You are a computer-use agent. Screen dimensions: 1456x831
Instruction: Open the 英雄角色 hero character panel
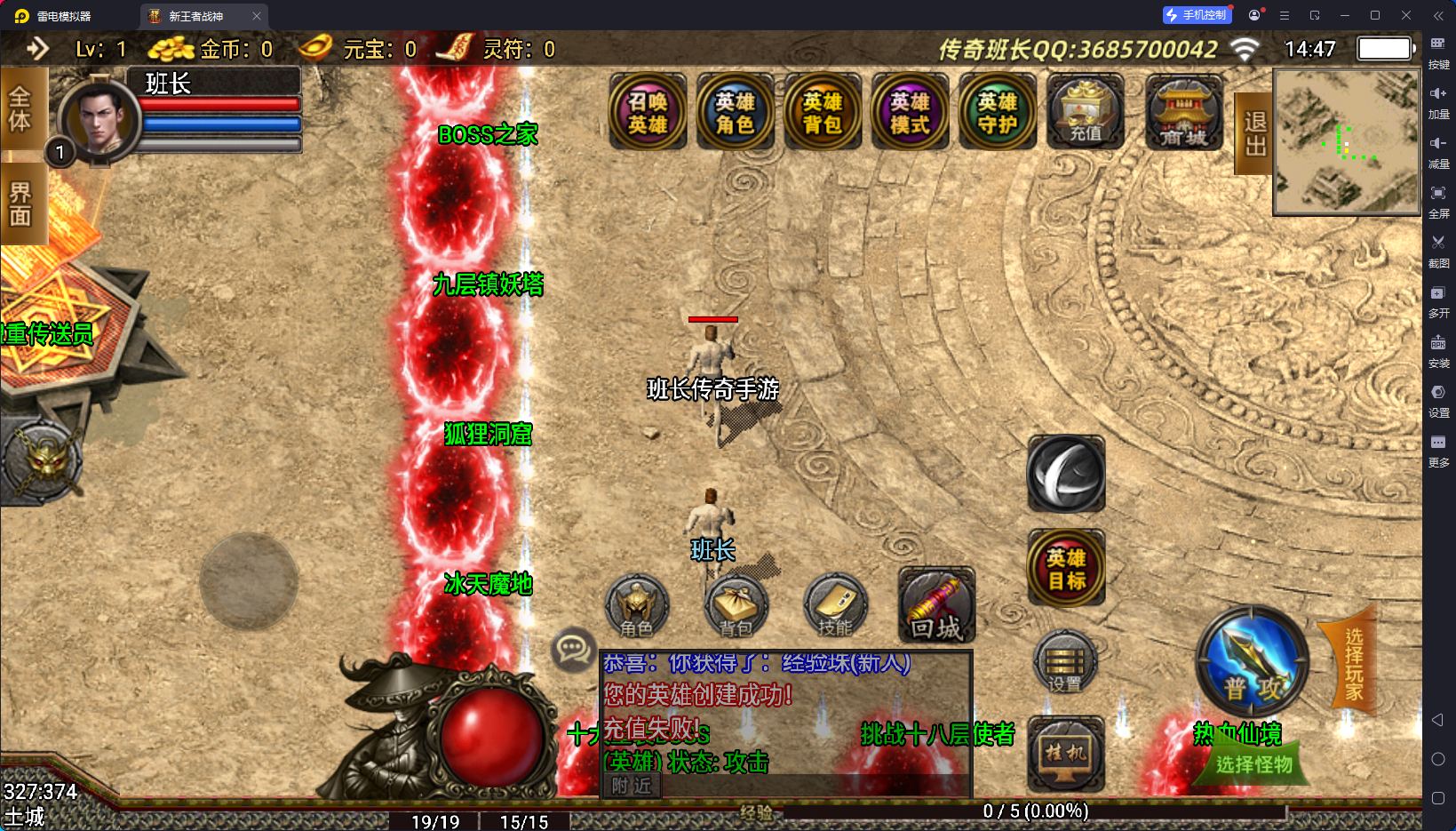click(735, 113)
